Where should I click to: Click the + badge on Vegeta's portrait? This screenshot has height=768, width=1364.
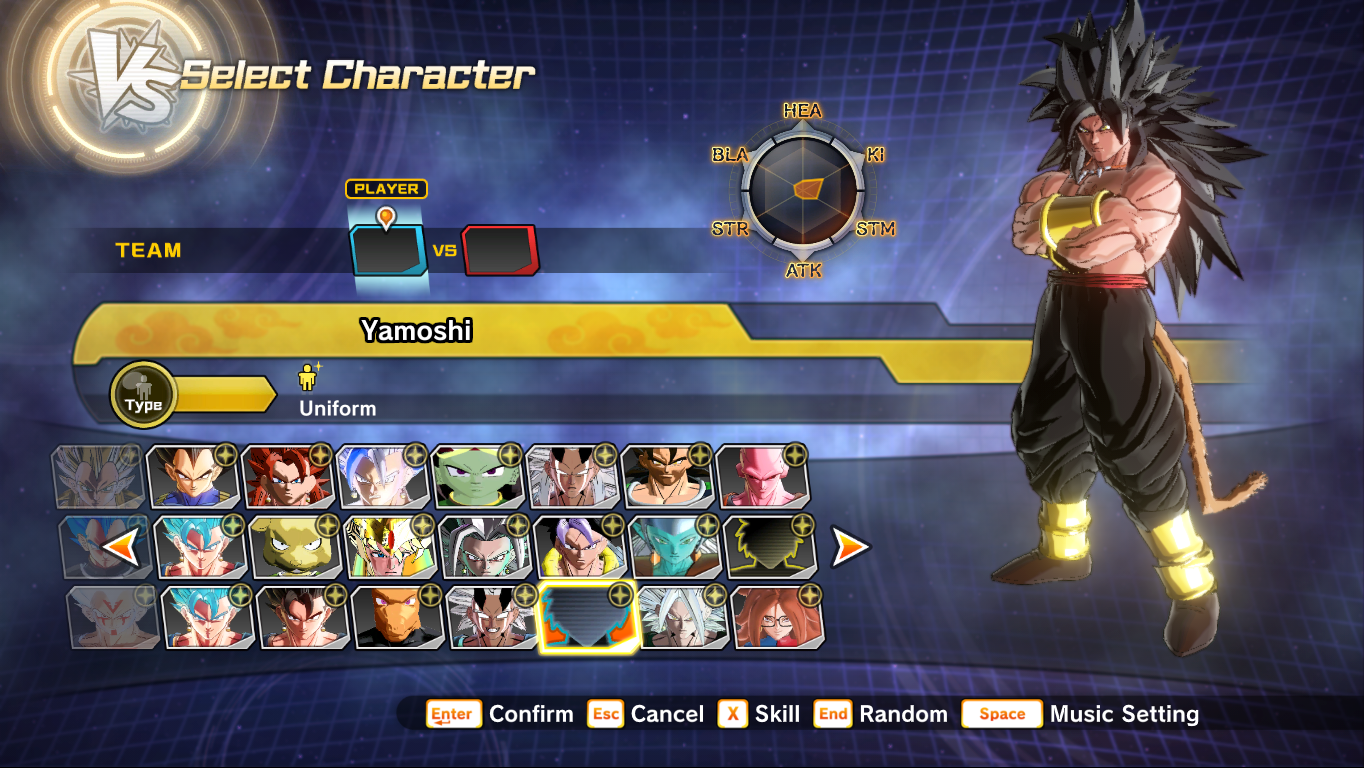[x=225, y=456]
